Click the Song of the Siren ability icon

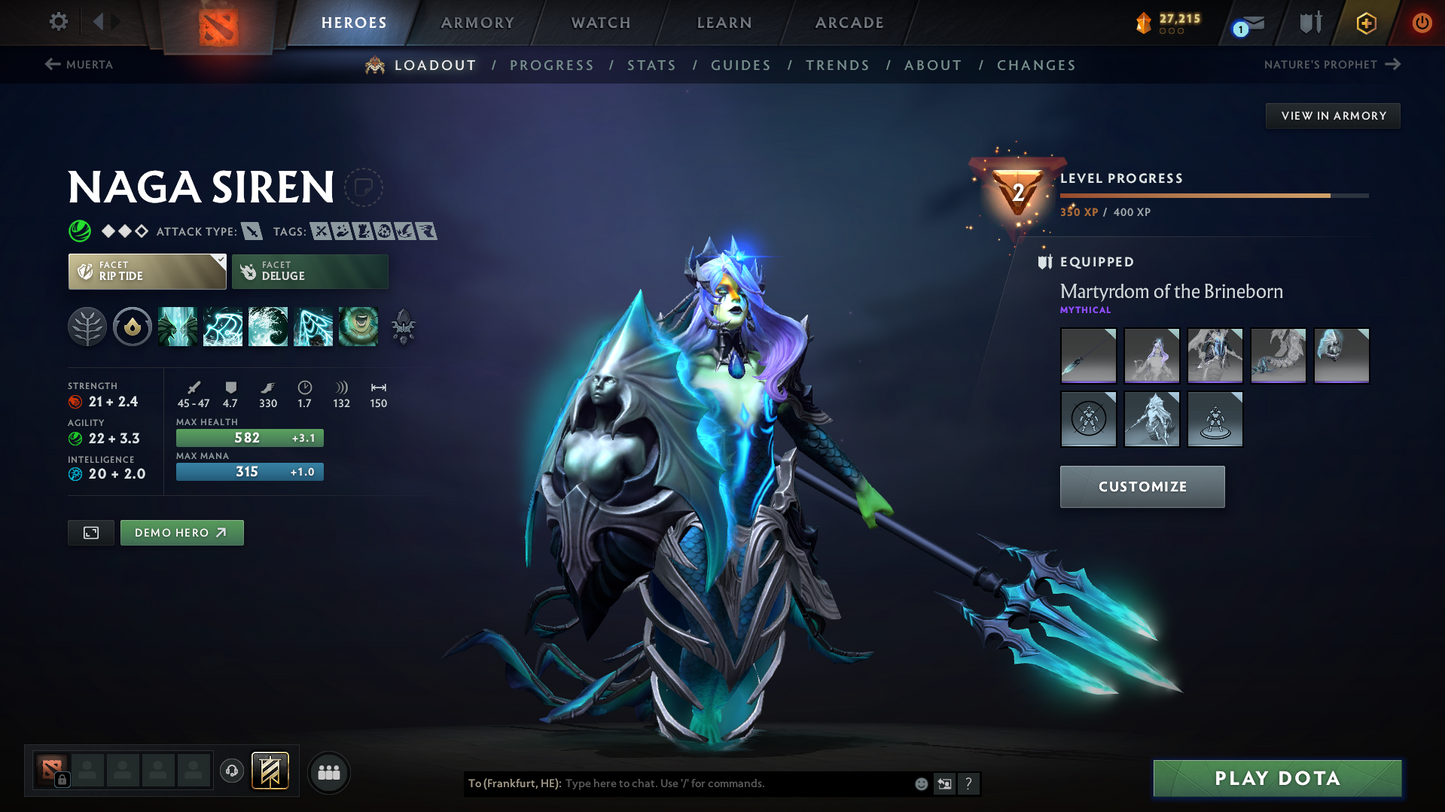pos(358,327)
